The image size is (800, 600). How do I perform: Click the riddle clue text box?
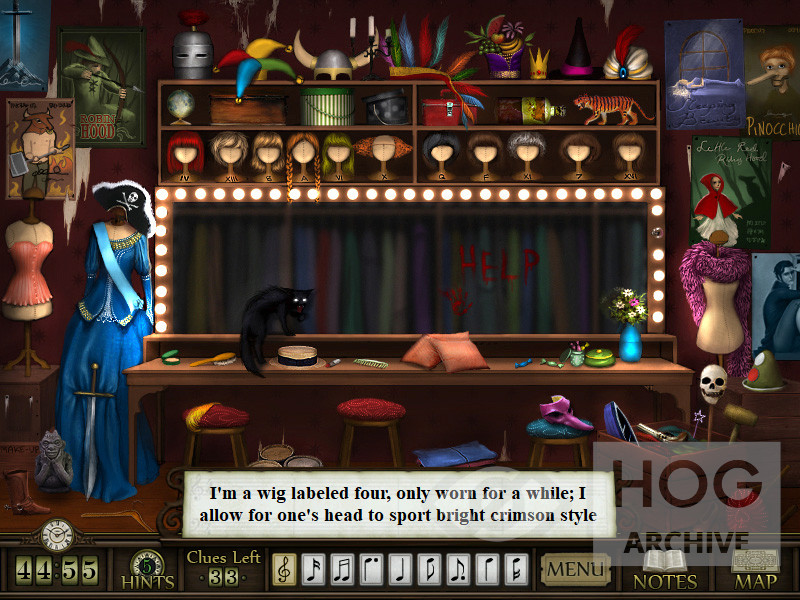tap(398, 505)
